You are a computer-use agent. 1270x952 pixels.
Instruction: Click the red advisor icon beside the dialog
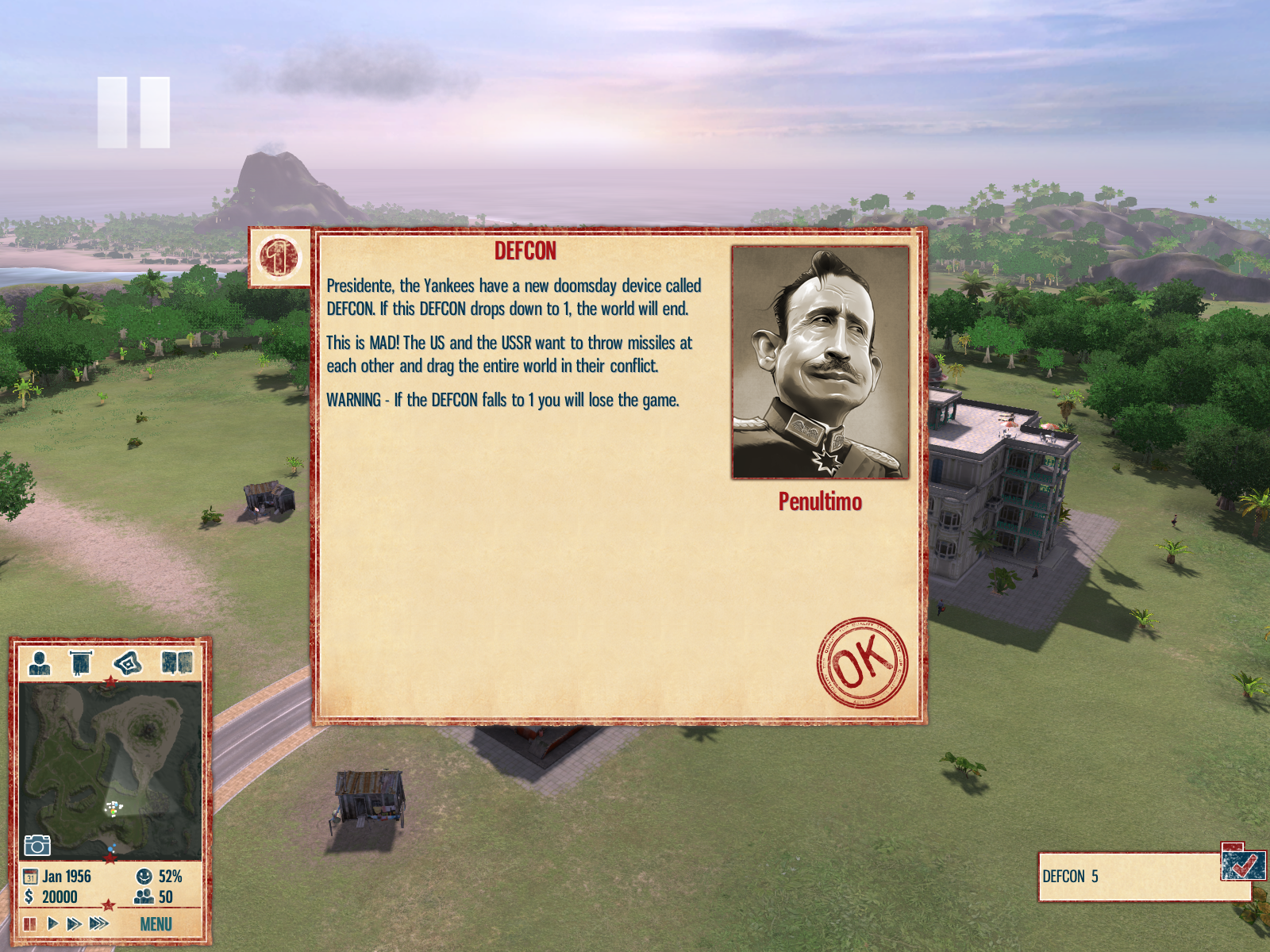tap(279, 258)
